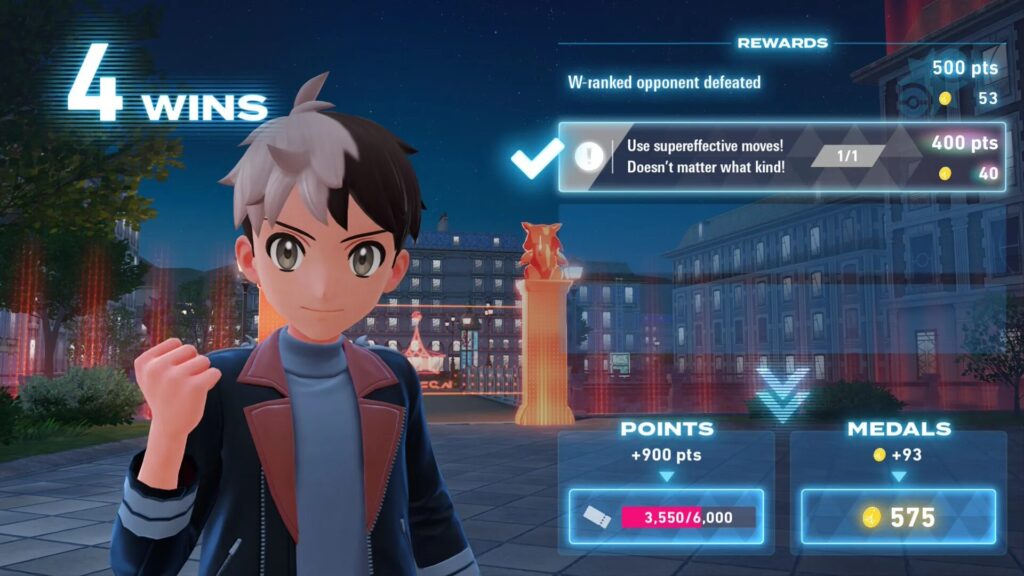Select the supereffective moves challenge card
Screen dimensions: 1024x576
(x=781, y=157)
